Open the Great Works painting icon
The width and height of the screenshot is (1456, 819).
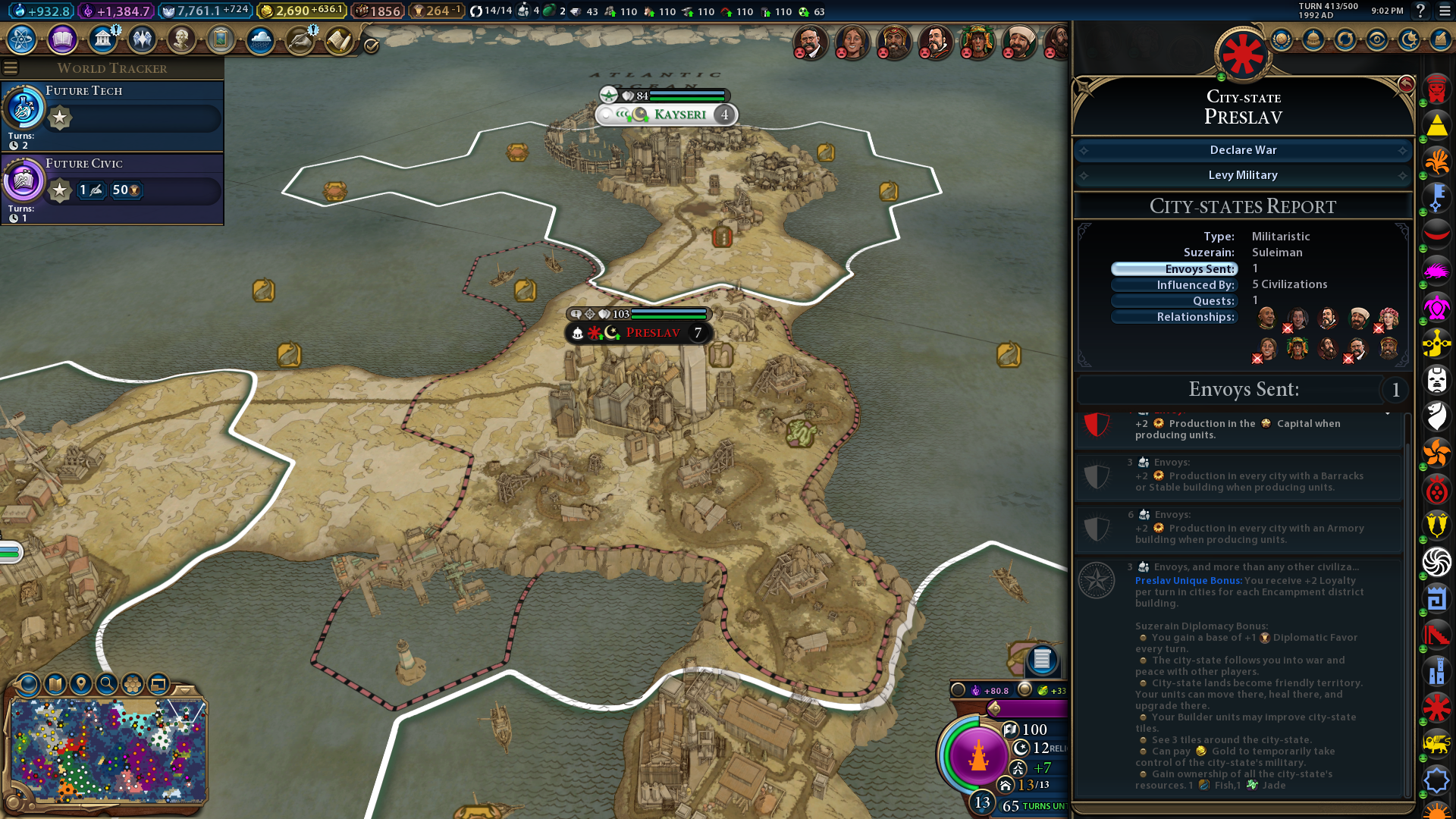click(x=221, y=39)
